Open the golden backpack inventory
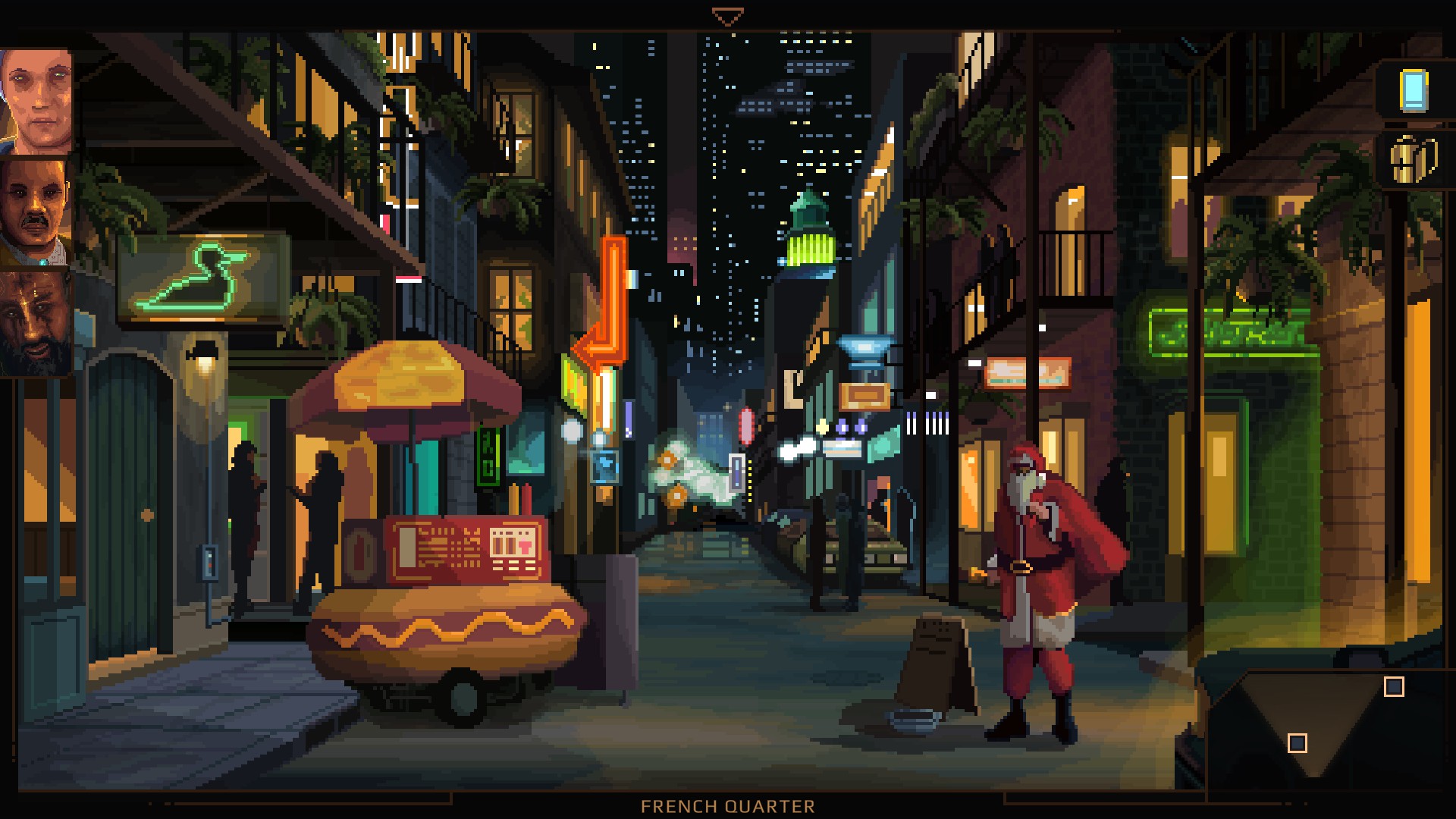 click(1414, 159)
